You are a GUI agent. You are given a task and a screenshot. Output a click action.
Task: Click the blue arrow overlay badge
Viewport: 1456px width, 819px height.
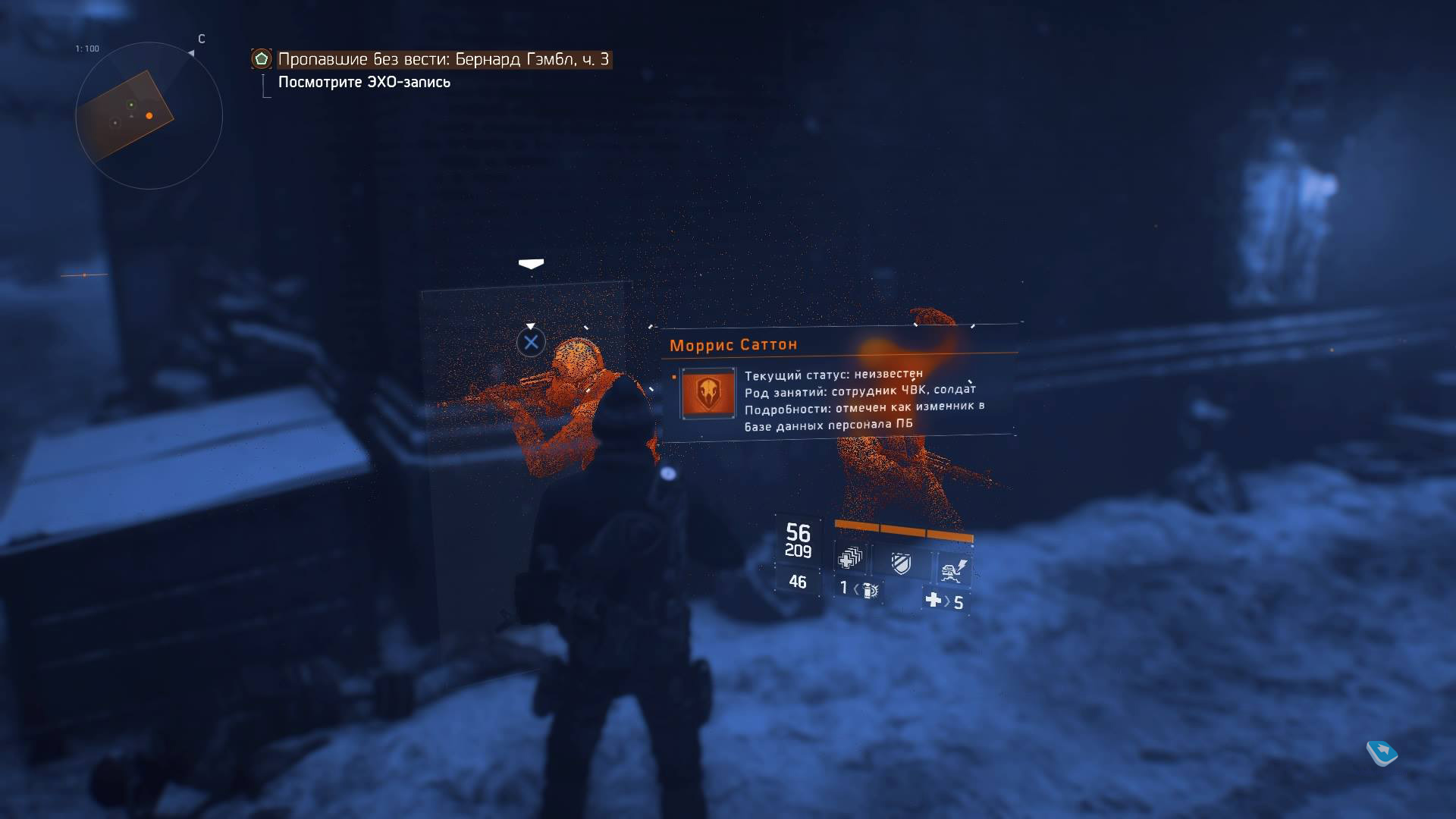click(x=1382, y=752)
